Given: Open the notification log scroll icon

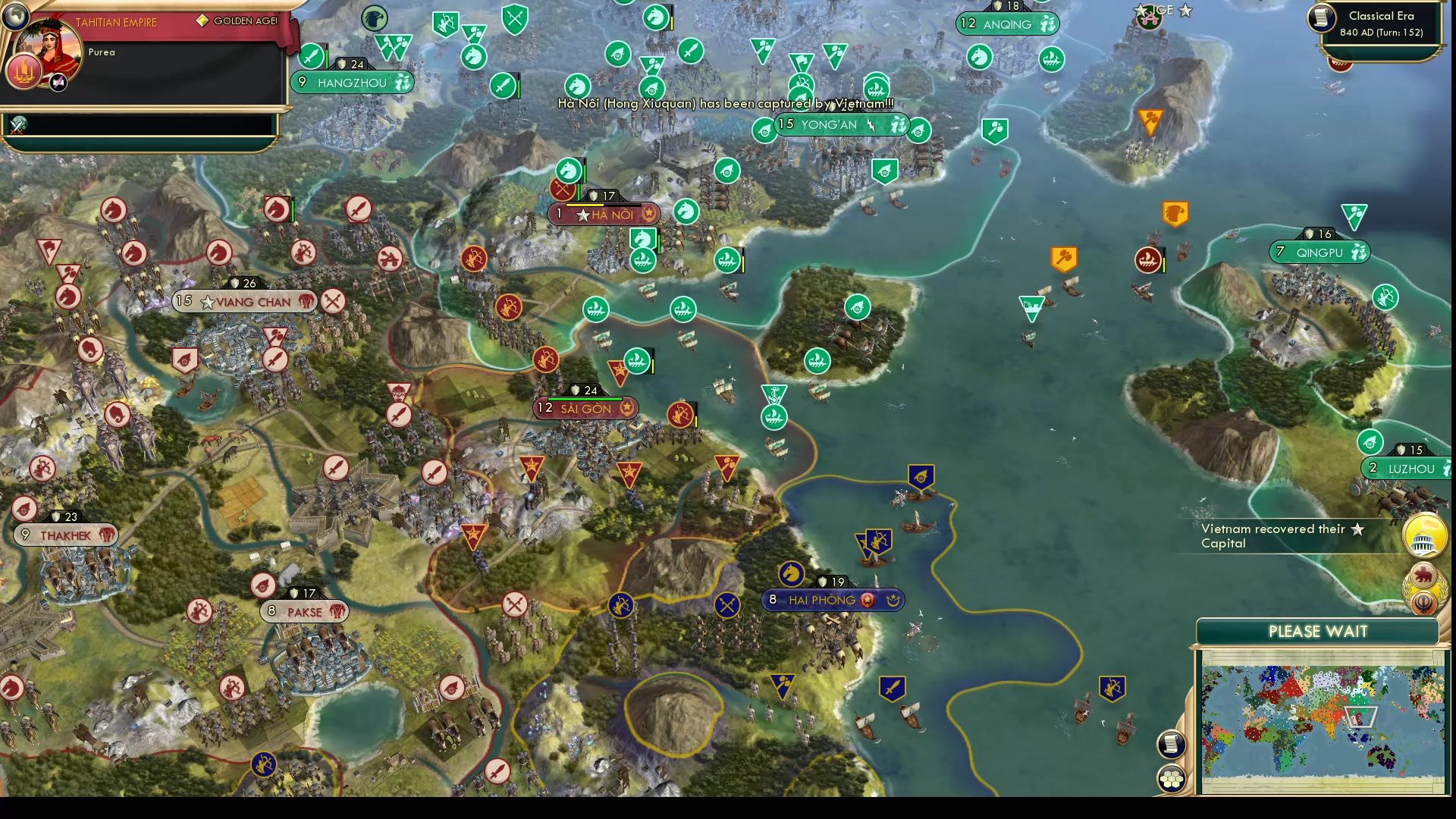Looking at the screenshot, I should coord(1171,743).
